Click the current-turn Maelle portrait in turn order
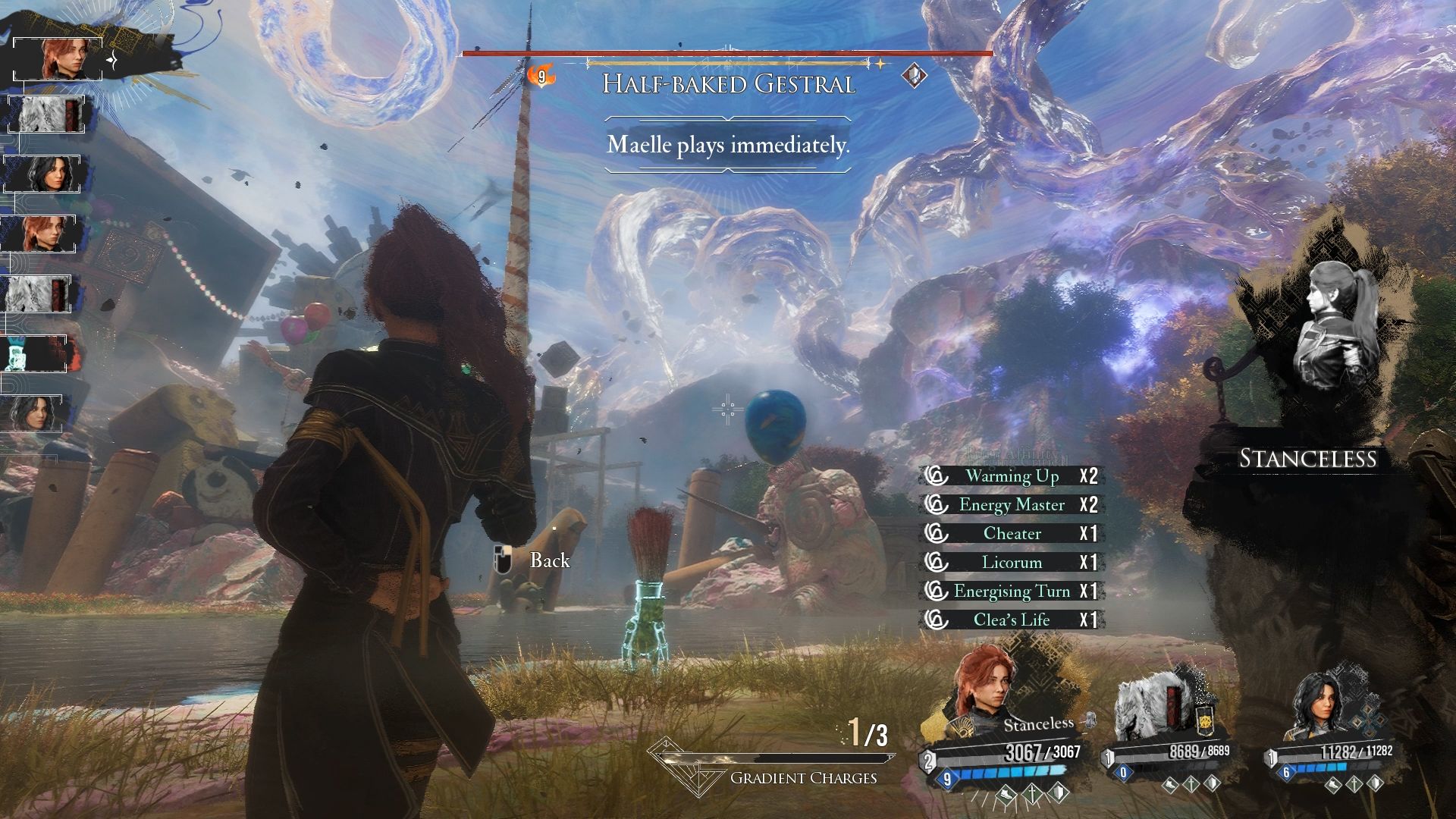 (x=58, y=58)
